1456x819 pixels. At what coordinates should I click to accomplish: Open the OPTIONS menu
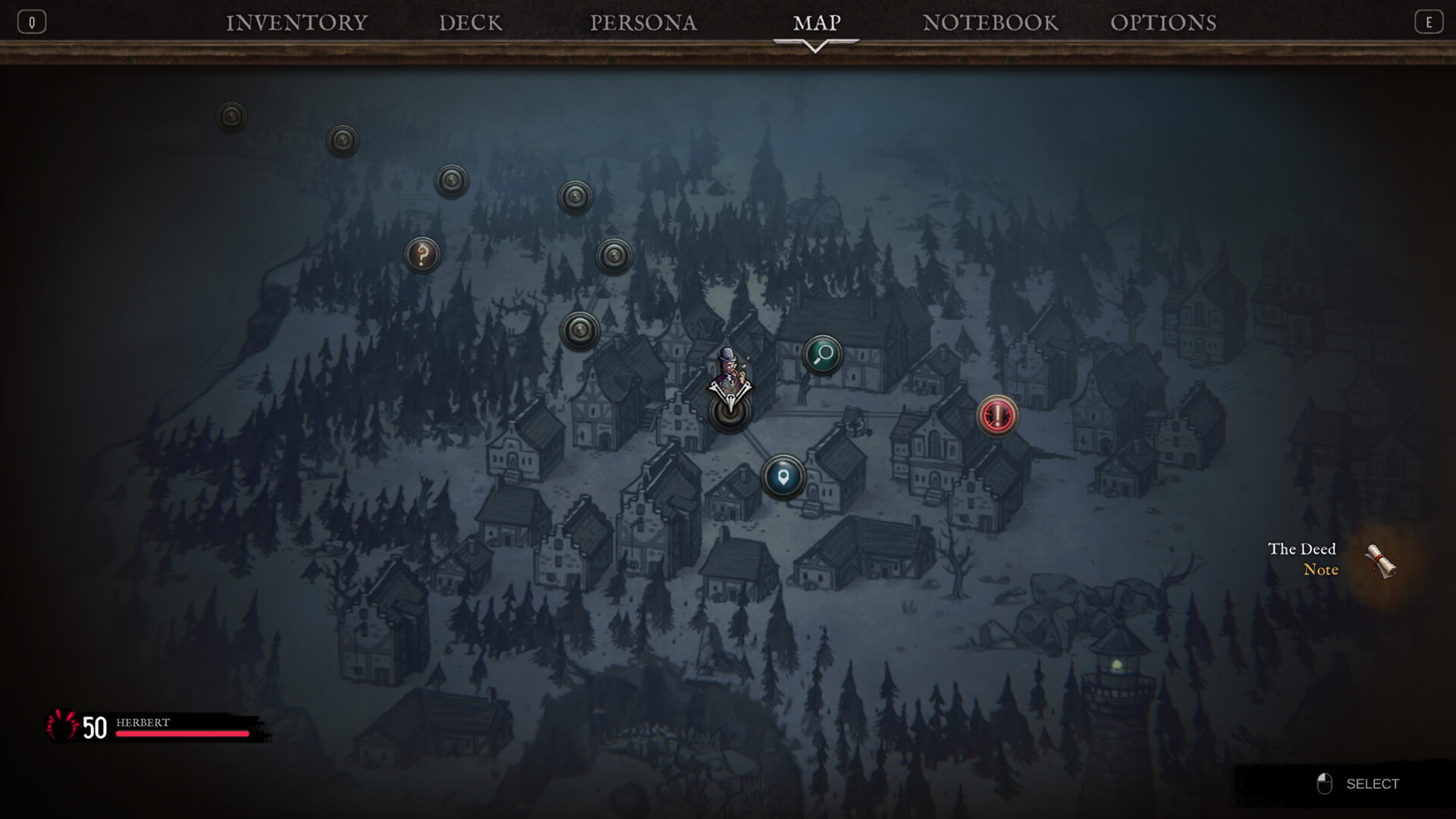click(x=1164, y=22)
